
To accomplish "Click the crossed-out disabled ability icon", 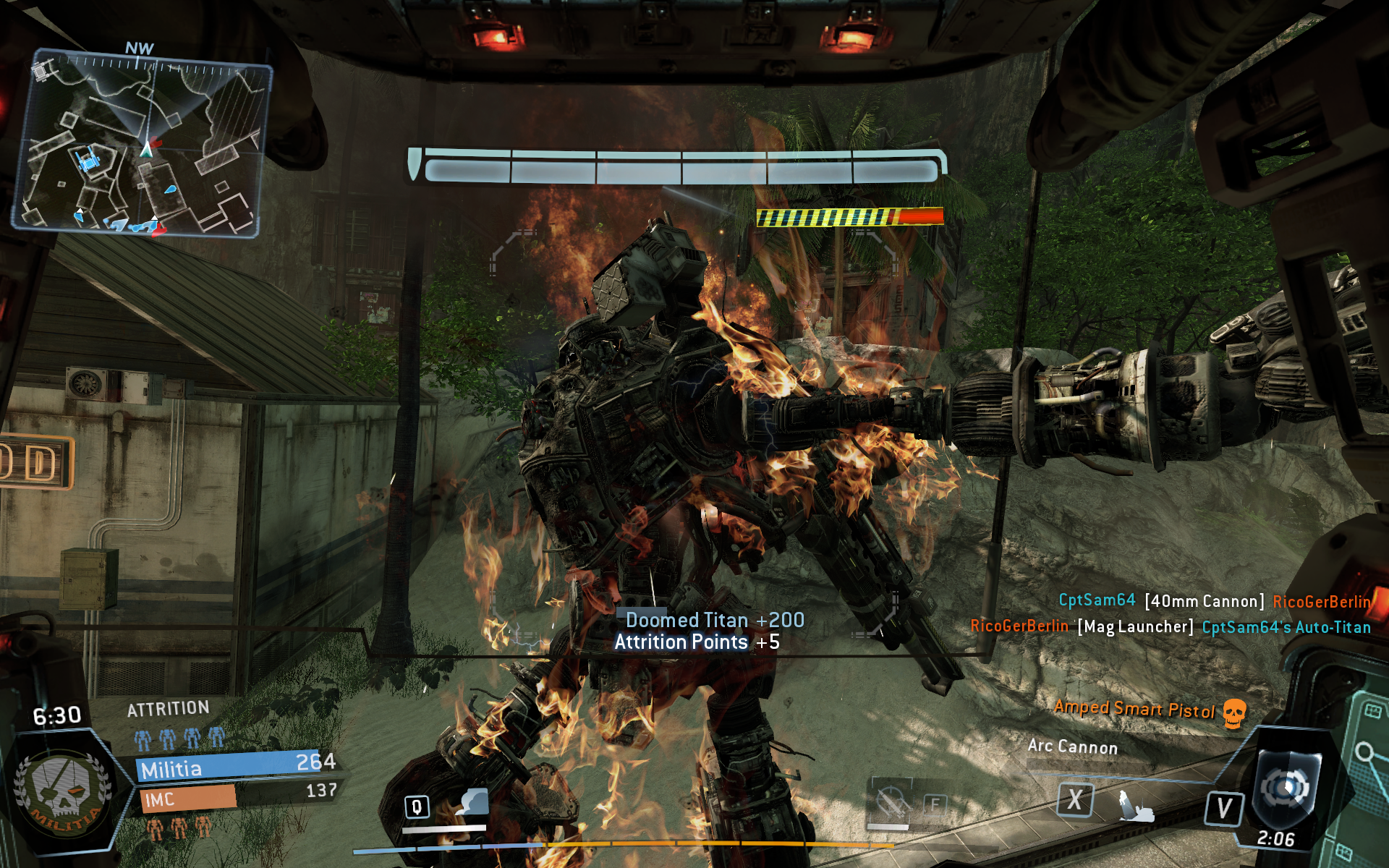I will coord(891,803).
